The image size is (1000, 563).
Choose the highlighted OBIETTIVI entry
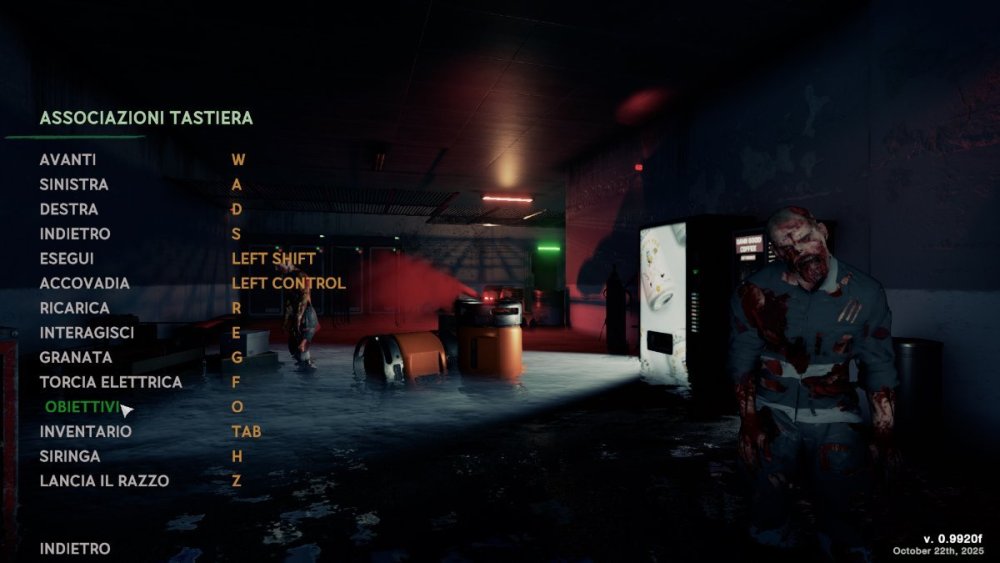pyautogui.click(x=82, y=407)
